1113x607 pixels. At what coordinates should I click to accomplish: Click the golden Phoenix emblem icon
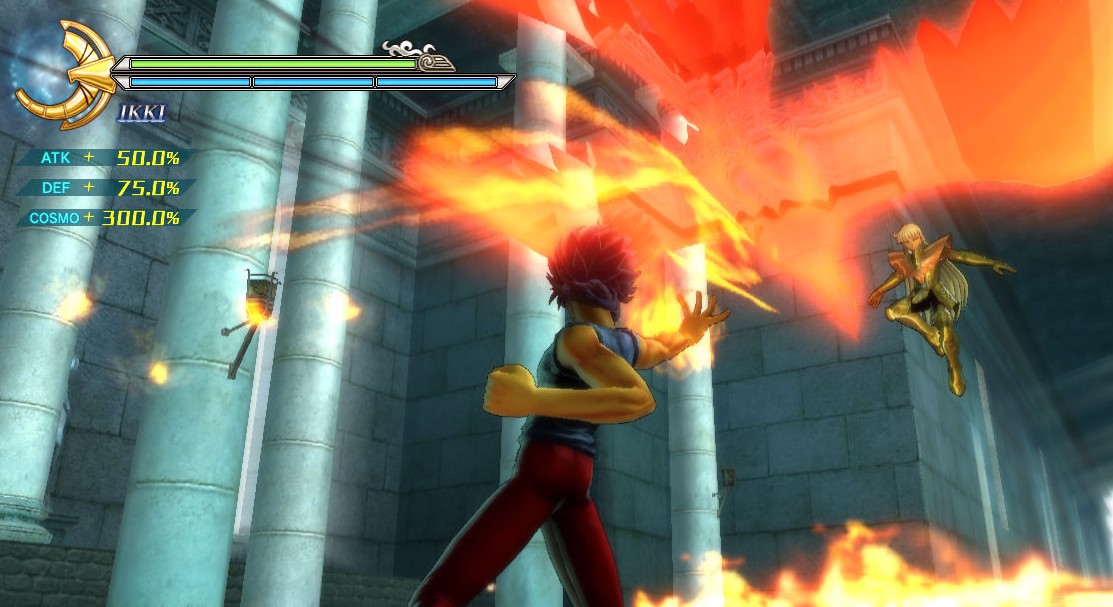coord(62,73)
